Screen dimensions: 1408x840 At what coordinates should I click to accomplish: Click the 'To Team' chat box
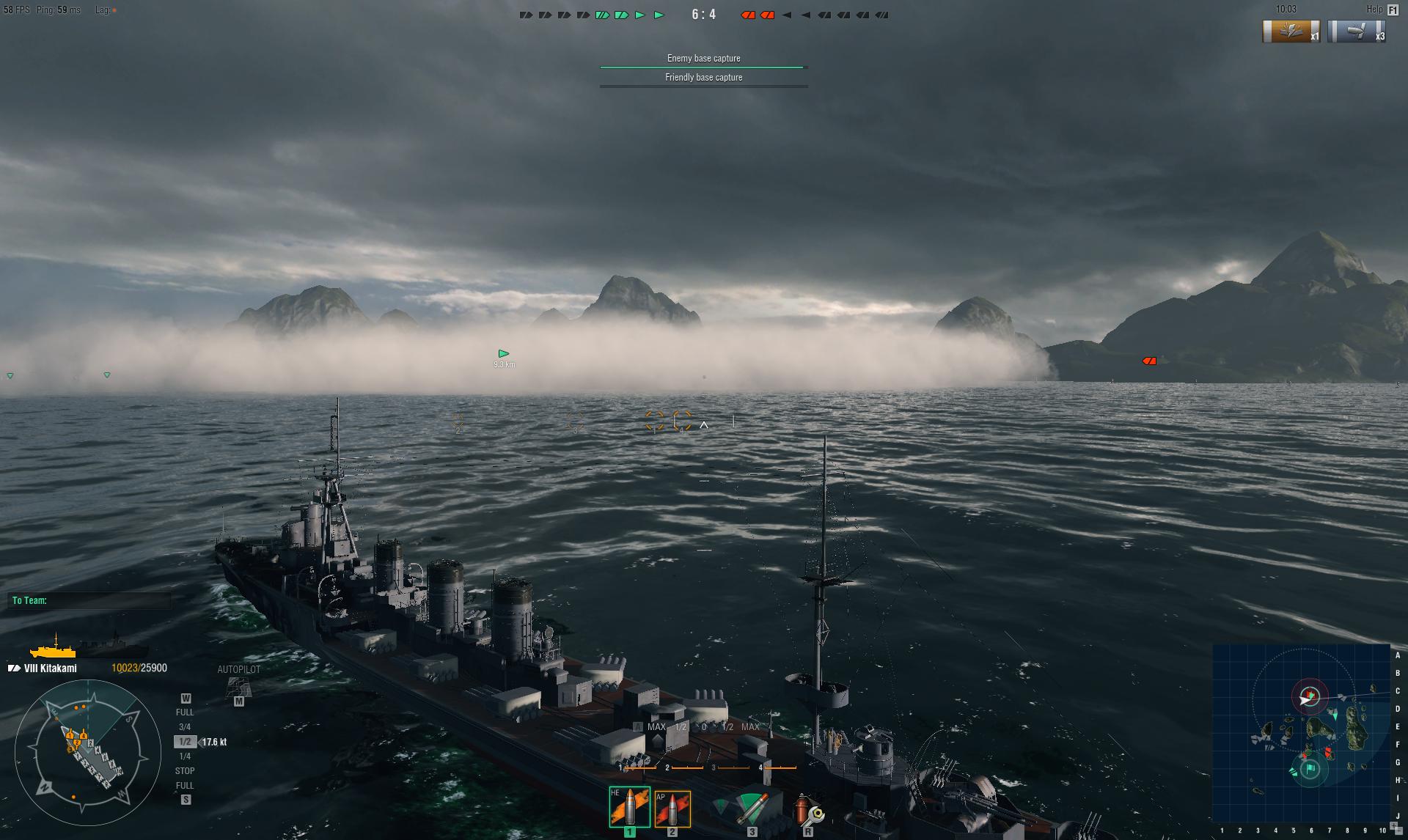tap(89, 600)
